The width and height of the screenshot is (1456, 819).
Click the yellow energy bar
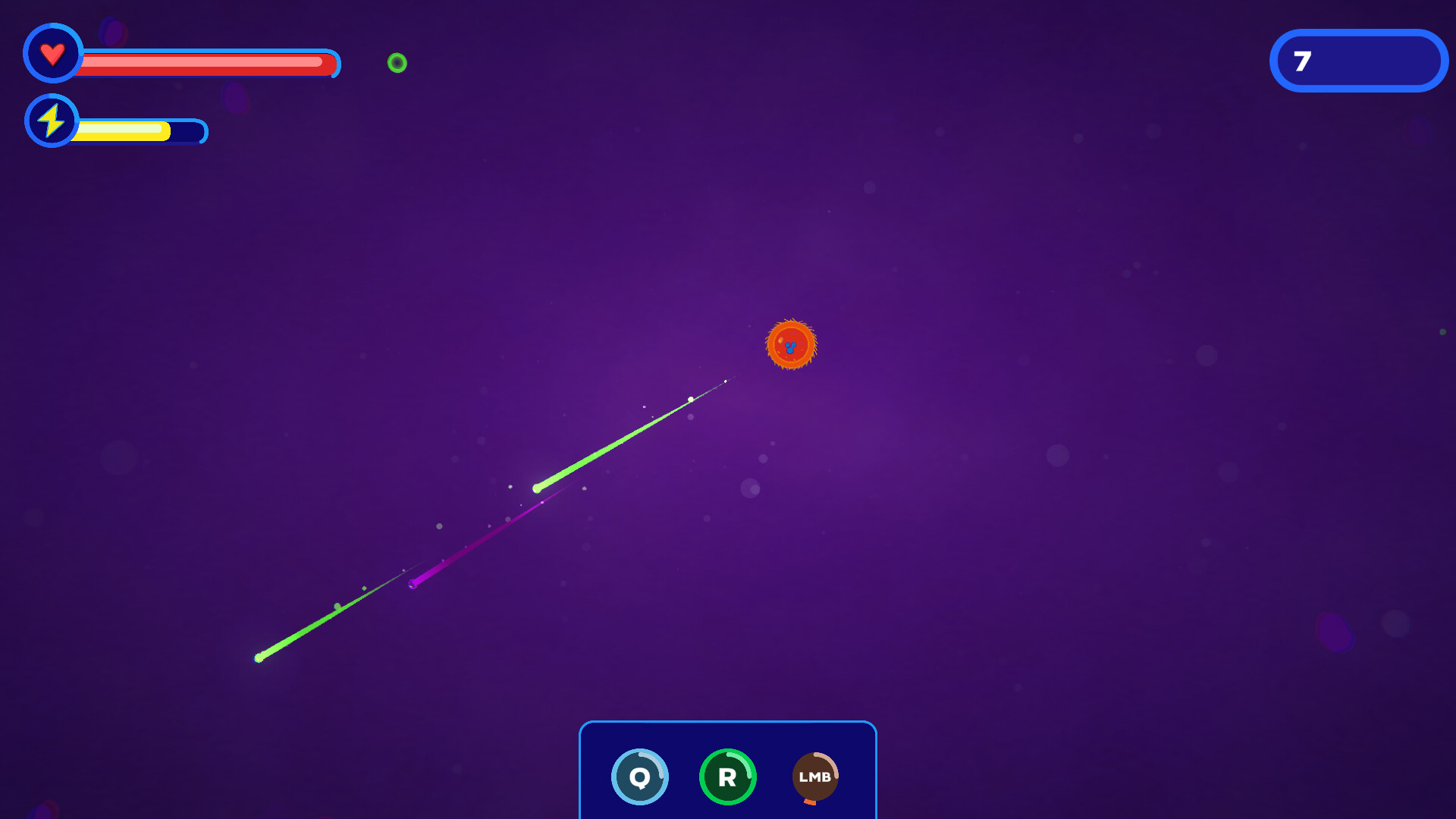(125, 130)
